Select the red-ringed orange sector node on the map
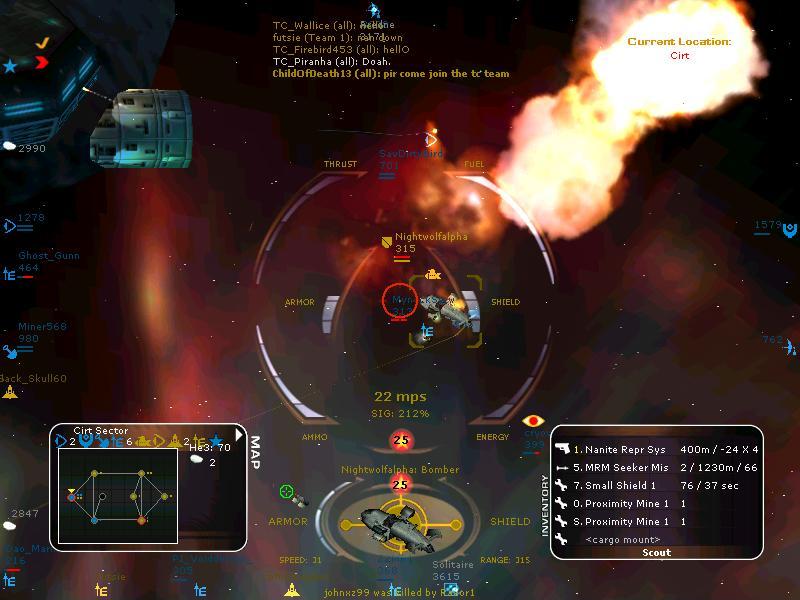Image resolution: width=800 pixels, height=600 pixels. pos(141,520)
